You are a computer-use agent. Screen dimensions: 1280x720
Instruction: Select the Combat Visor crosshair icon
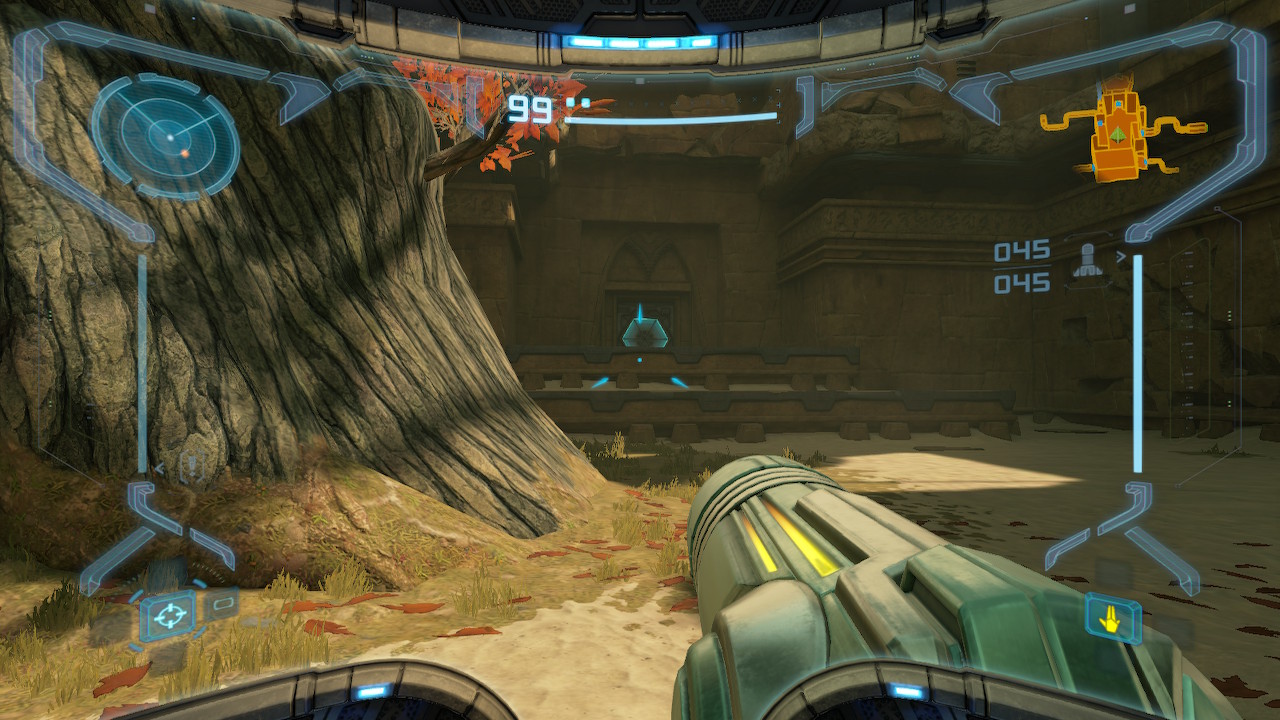[167, 615]
